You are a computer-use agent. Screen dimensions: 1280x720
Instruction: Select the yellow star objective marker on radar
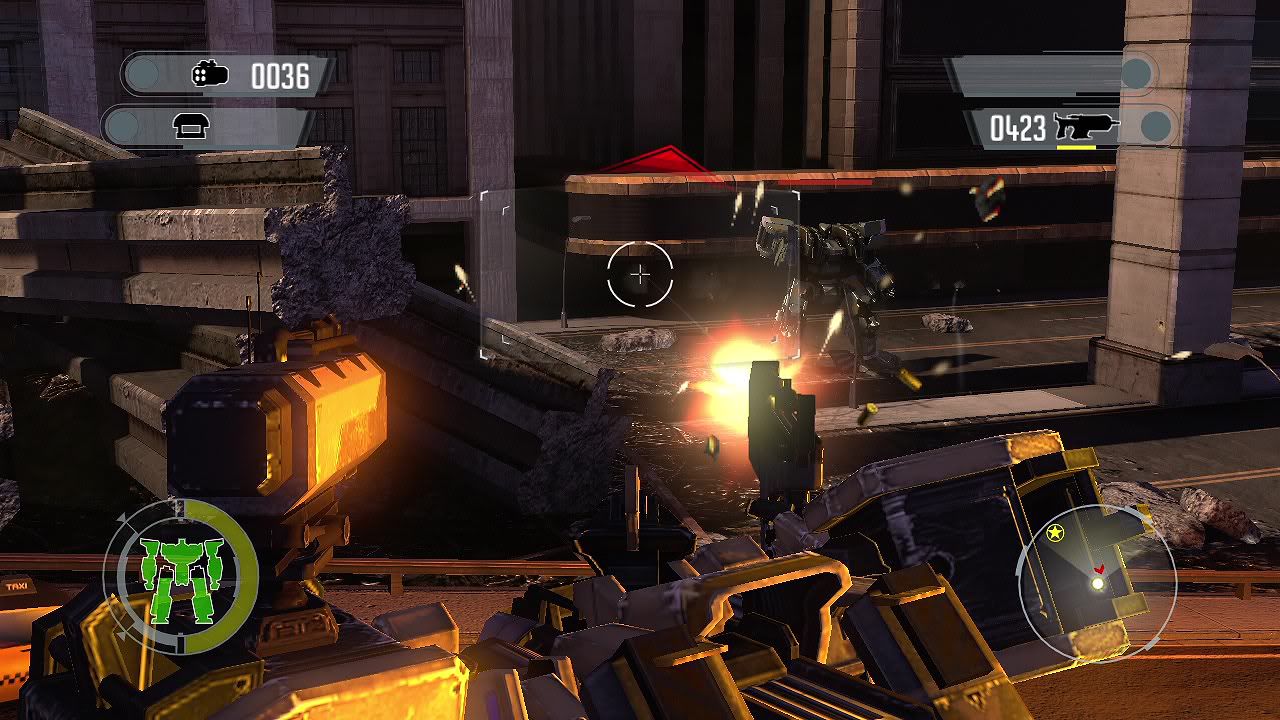pos(1054,533)
